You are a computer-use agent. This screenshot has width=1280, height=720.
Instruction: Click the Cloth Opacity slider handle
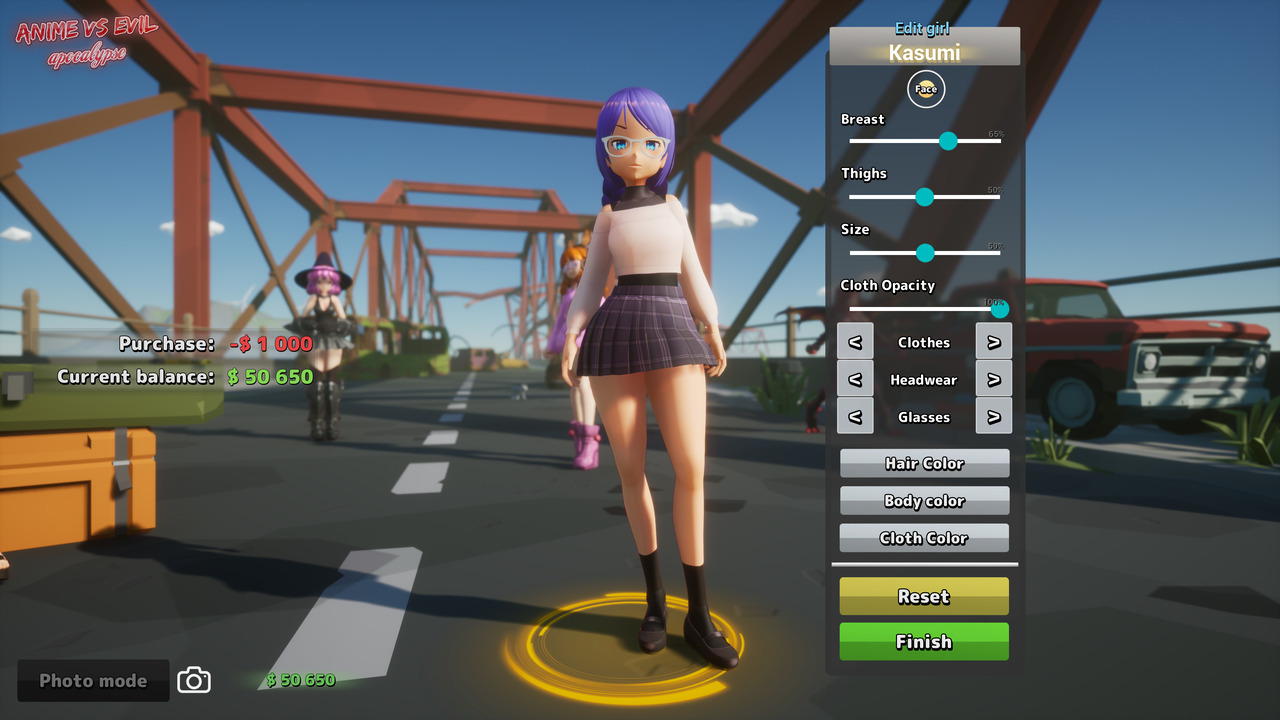click(x=999, y=309)
